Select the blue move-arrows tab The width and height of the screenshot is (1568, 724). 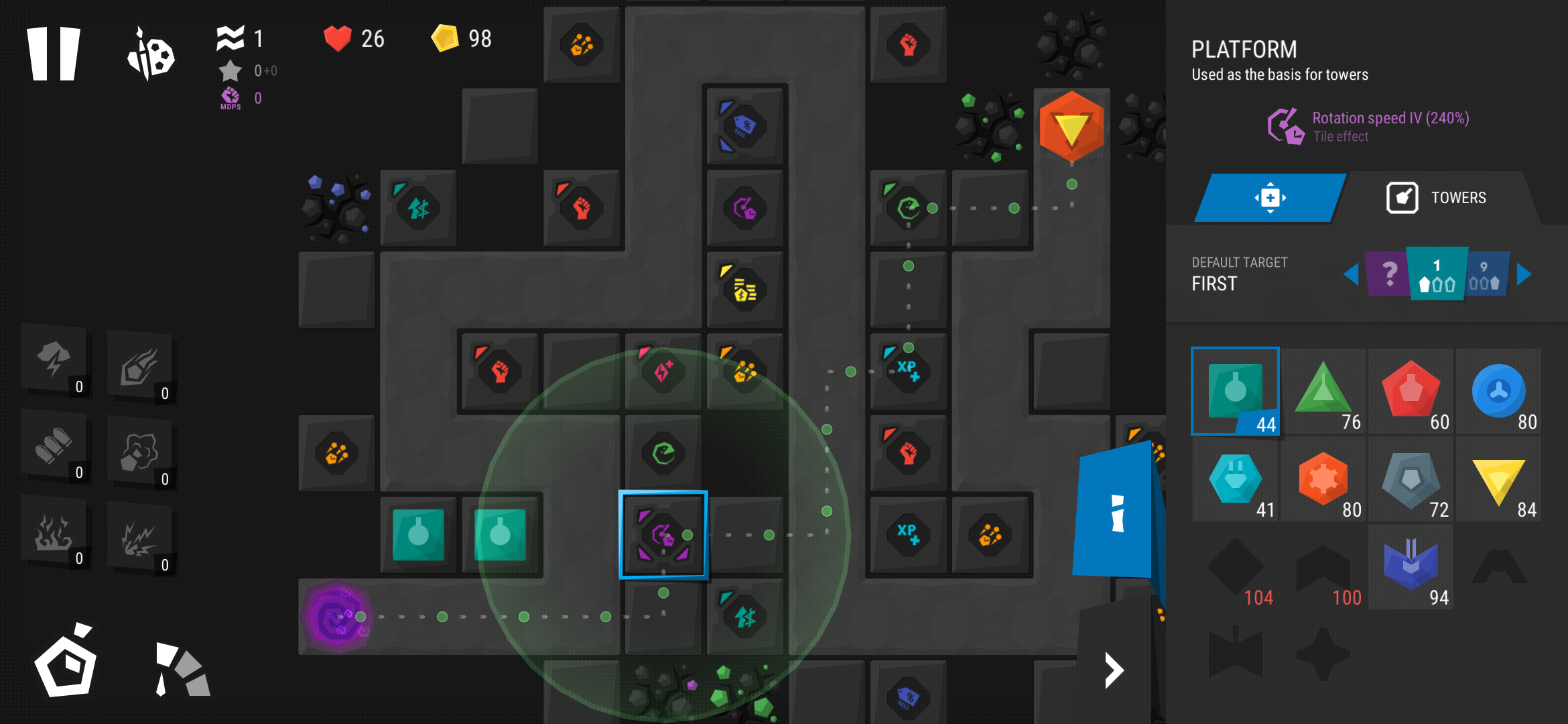1270,198
